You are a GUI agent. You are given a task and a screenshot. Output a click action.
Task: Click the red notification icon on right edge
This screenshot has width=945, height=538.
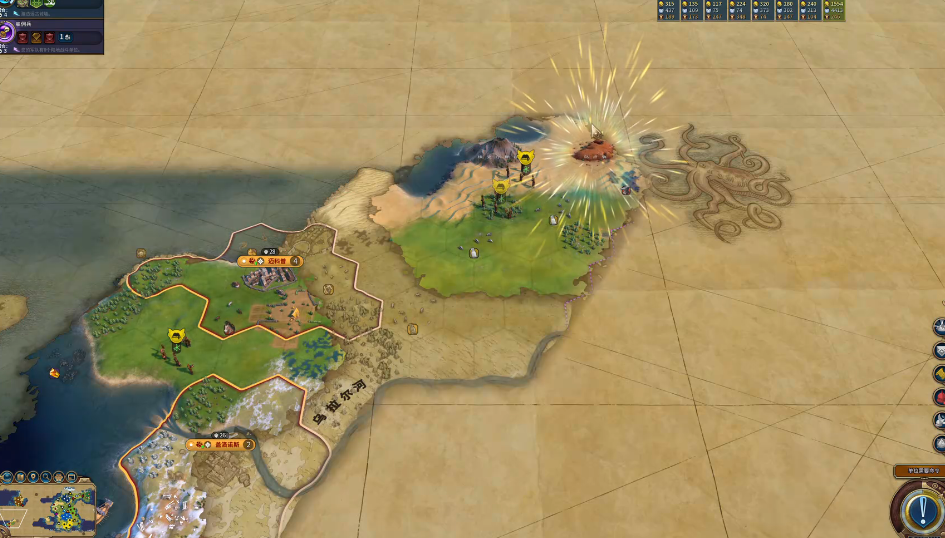[x=940, y=396]
